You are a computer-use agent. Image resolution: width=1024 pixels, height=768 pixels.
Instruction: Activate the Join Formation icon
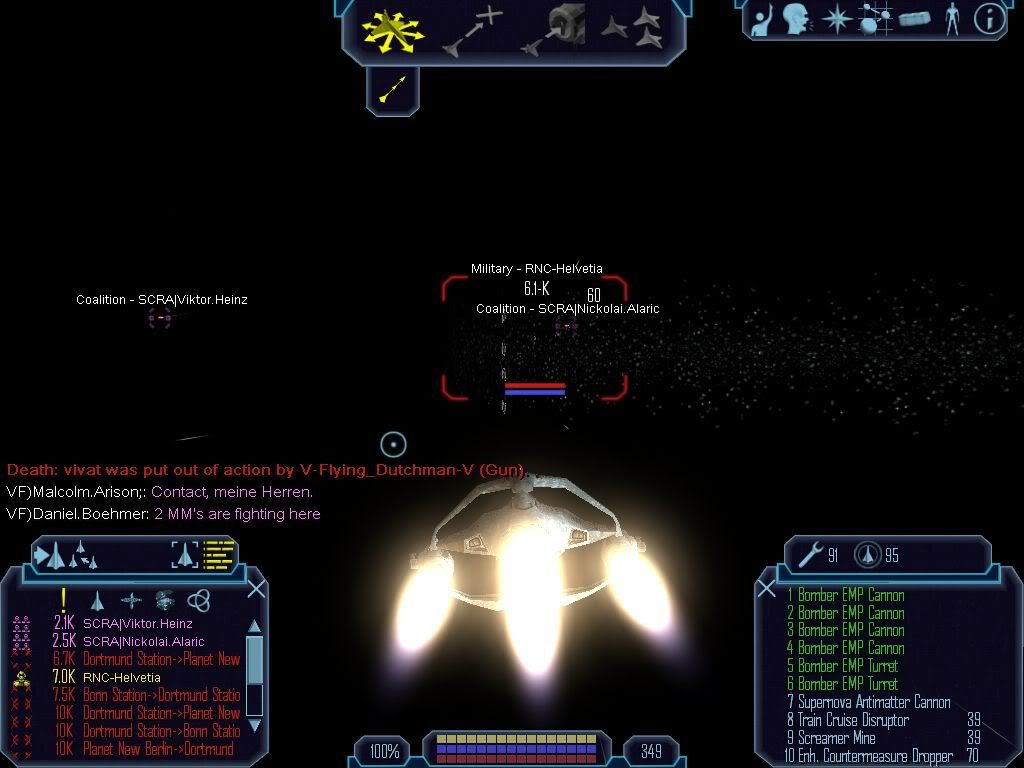point(632,29)
